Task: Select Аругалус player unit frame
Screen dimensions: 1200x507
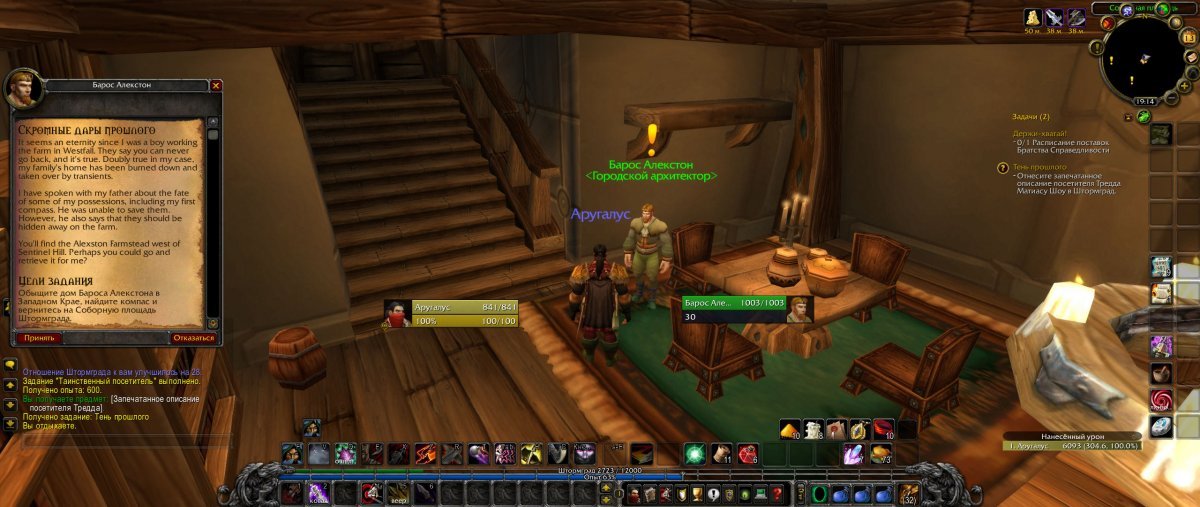Action: pyautogui.click(x=450, y=313)
